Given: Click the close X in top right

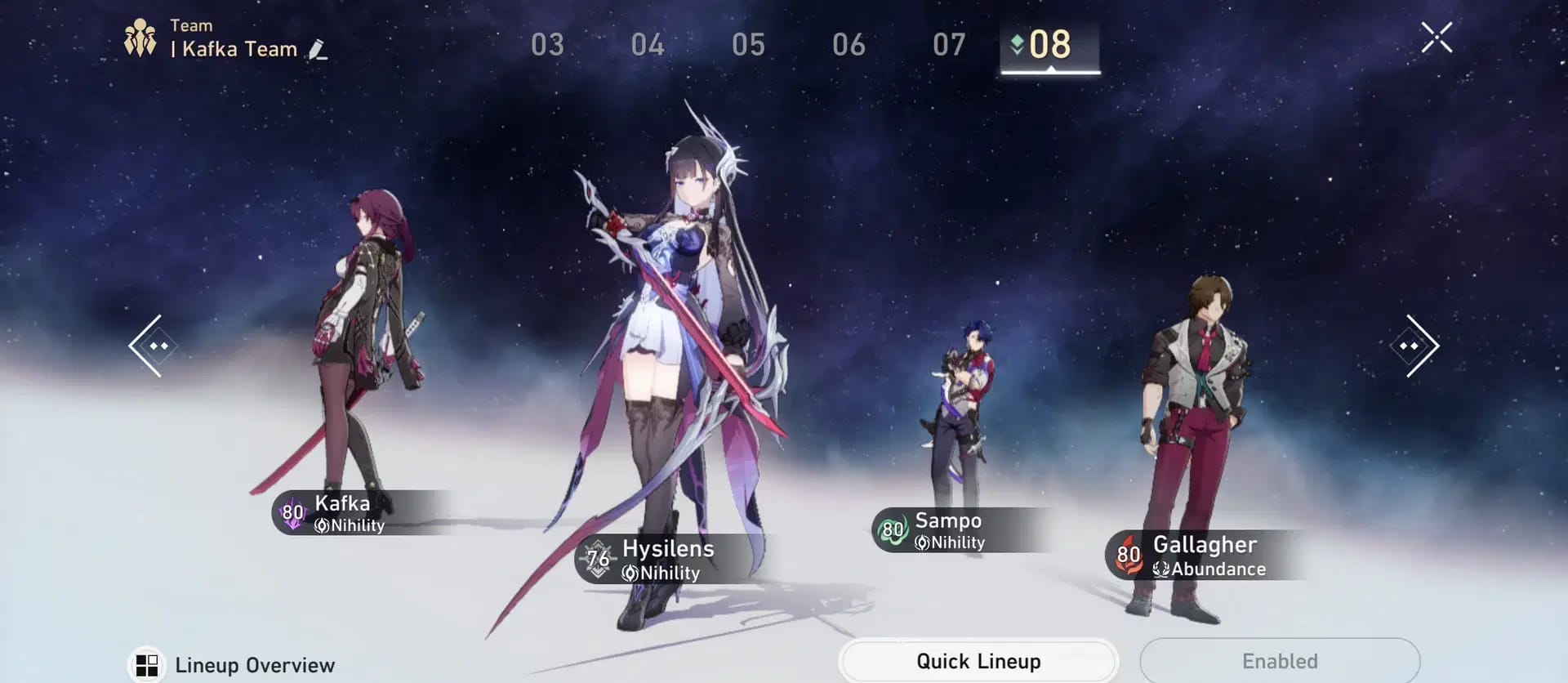Looking at the screenshot, I should (1437, 36).
